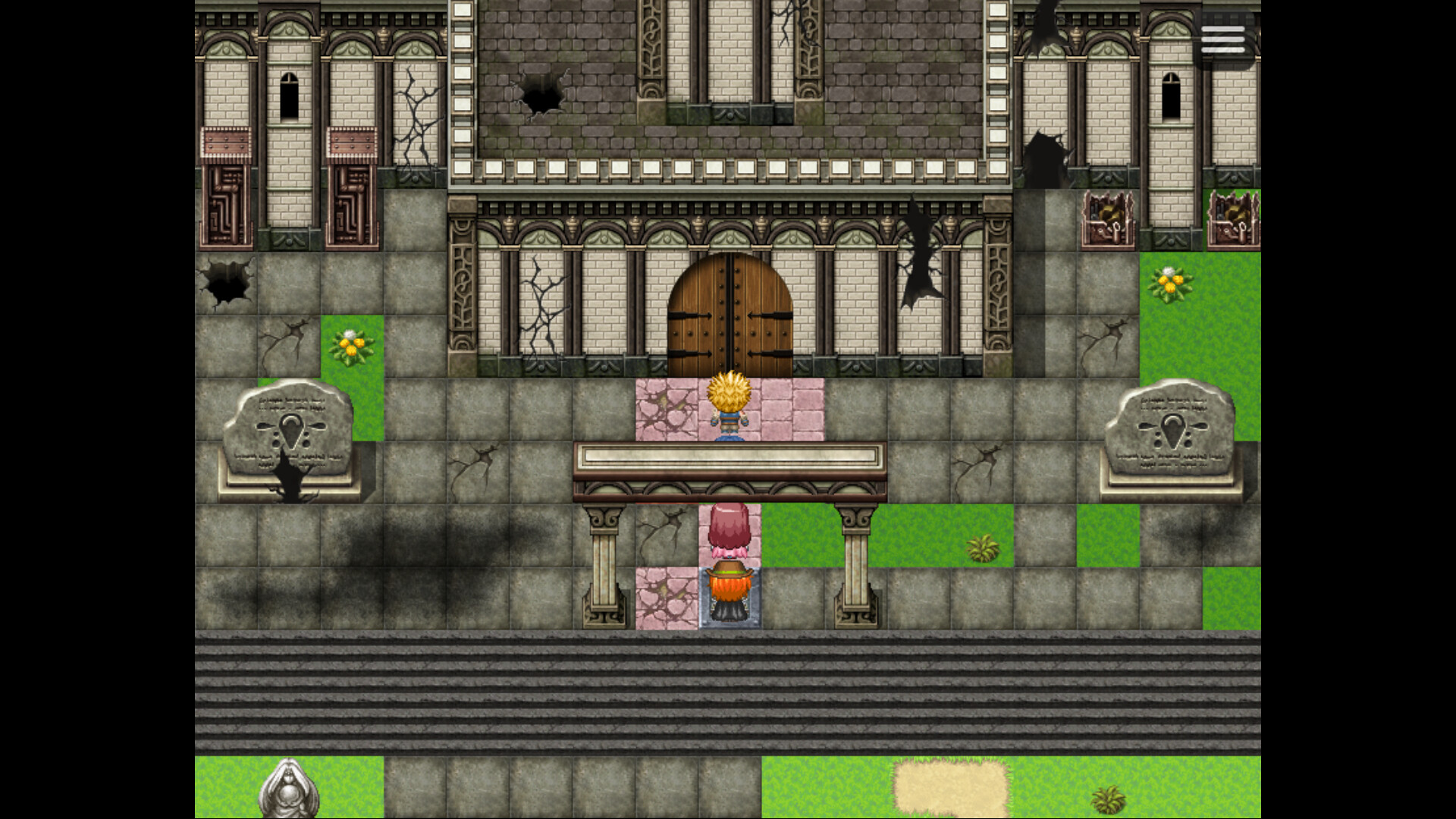This screenshot has width=1456, height=819.
Task: Click the long altar table surface
Action: click(732, 455)
